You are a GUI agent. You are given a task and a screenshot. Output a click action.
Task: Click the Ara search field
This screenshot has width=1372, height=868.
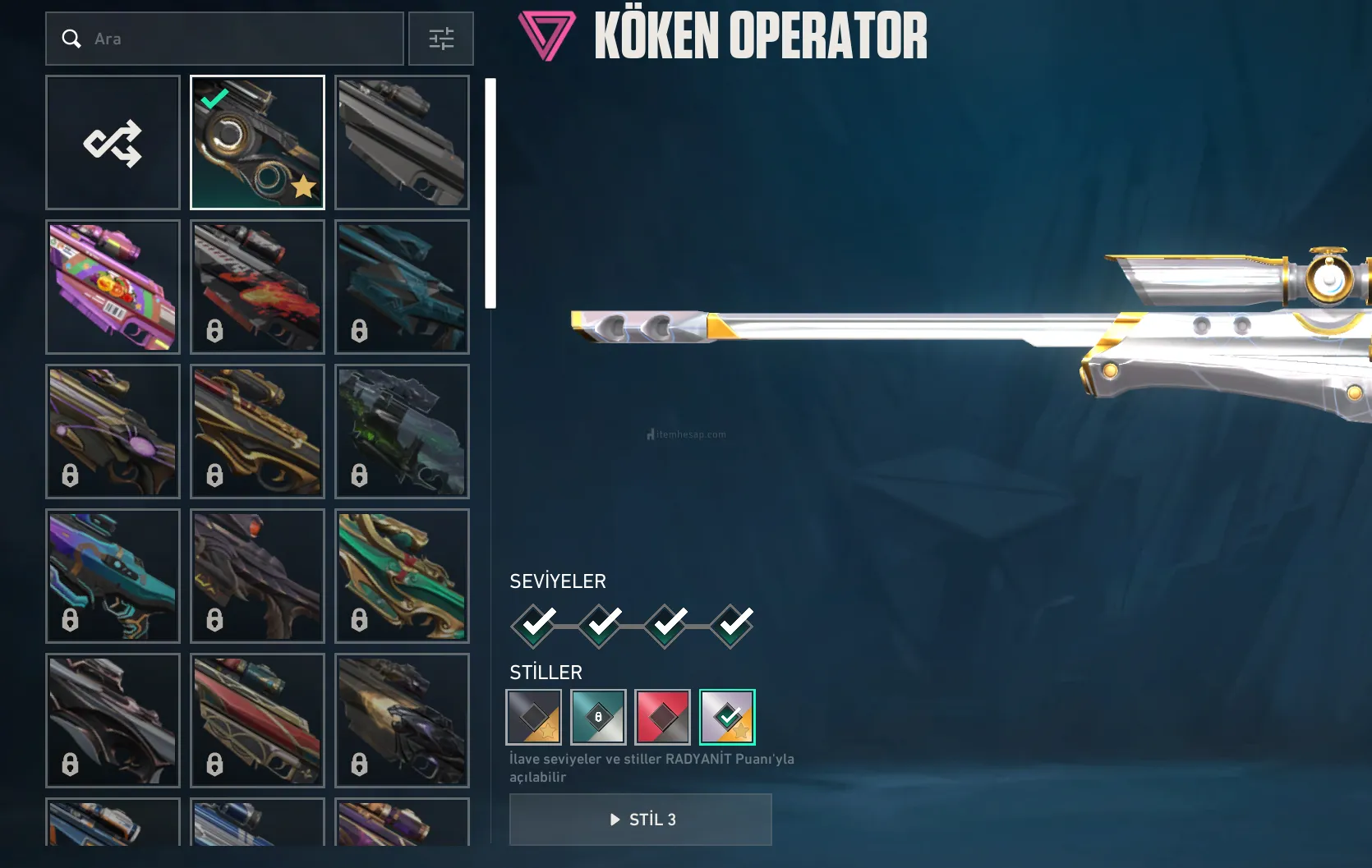[x=238, y=39]
